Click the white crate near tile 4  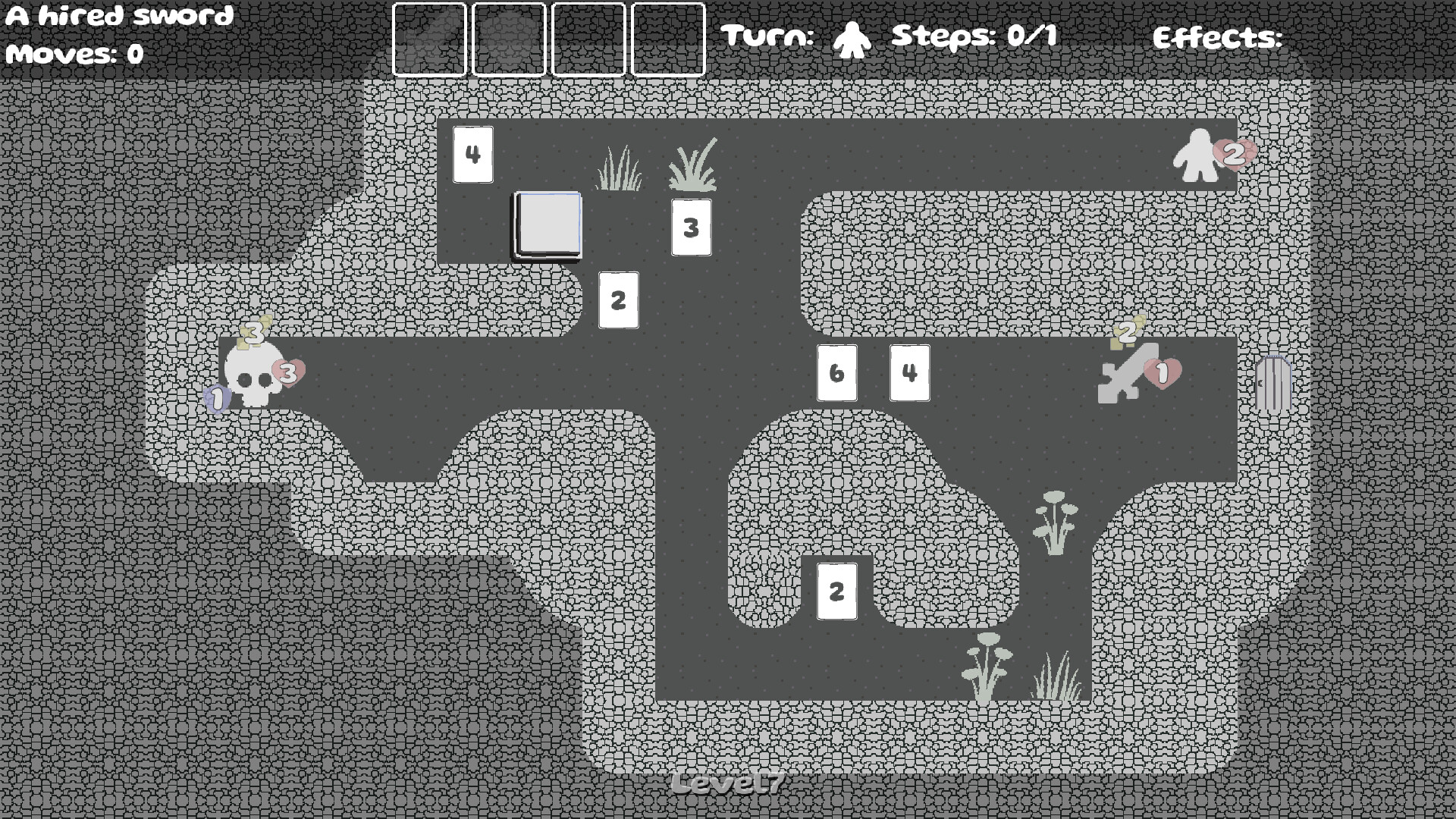click(x=546, y=225)
